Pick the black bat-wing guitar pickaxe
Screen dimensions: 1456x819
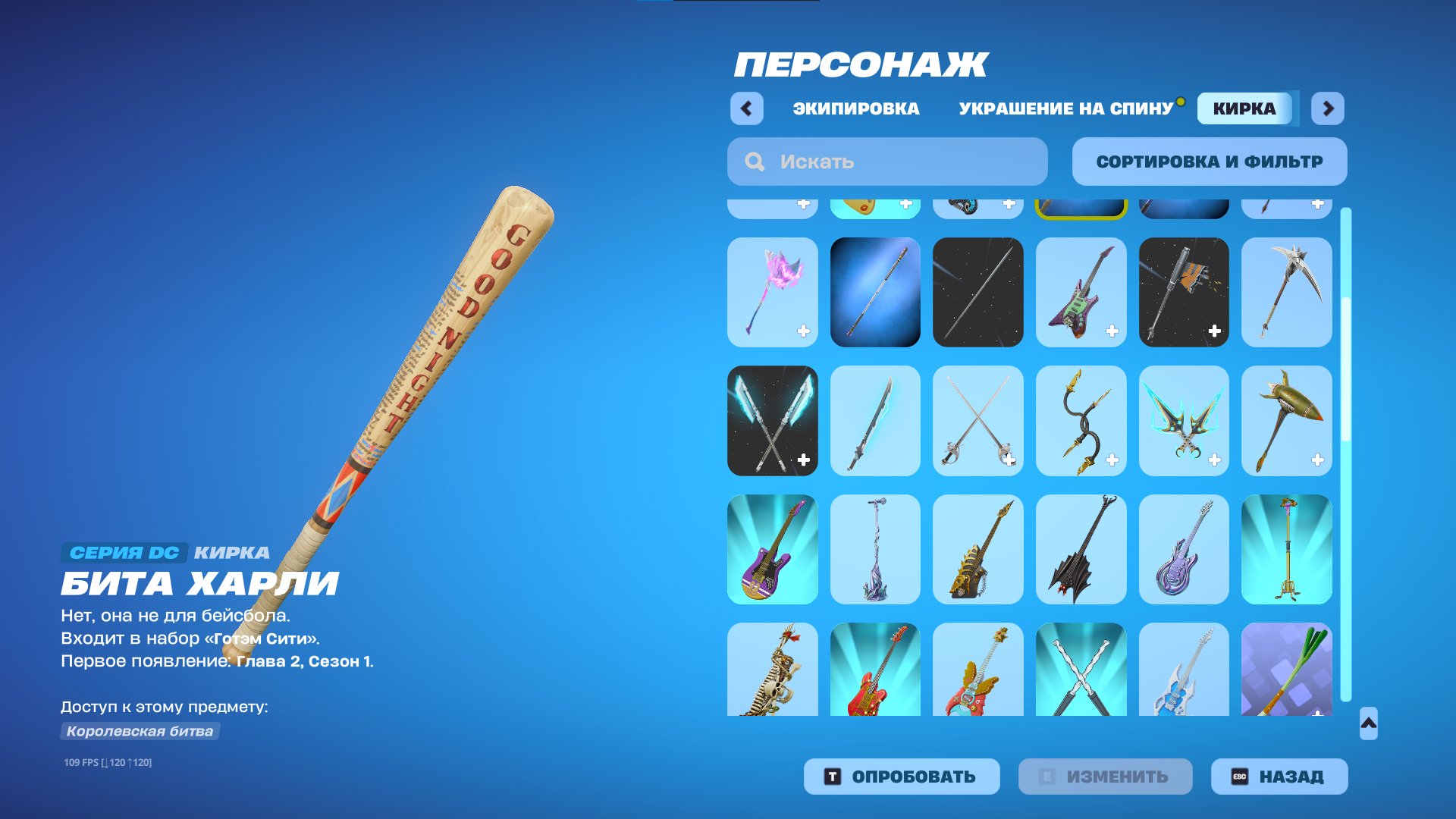[x=1081, y=549]
